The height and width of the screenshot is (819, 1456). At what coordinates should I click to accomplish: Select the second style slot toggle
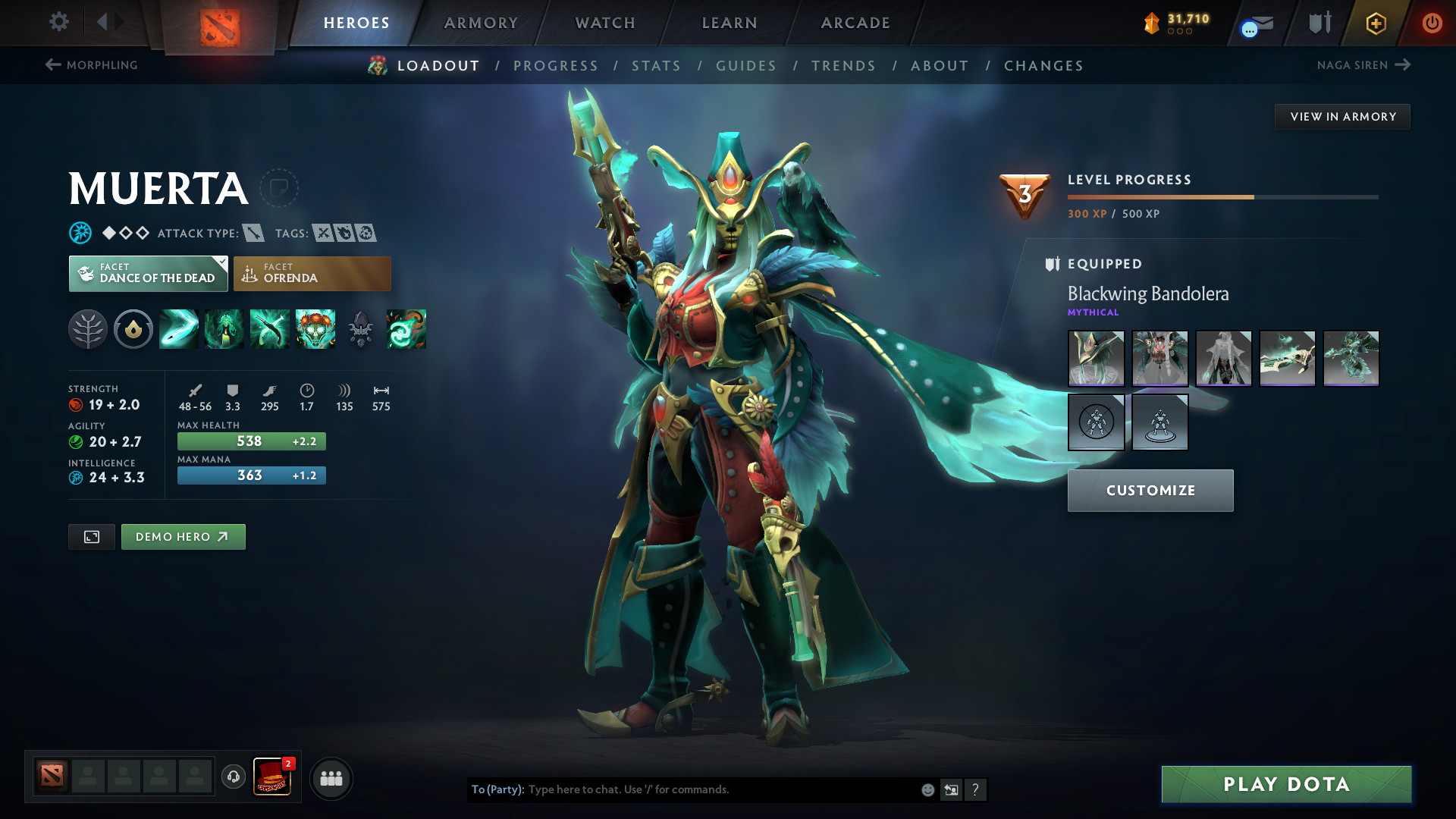[x=1159, y=422]
